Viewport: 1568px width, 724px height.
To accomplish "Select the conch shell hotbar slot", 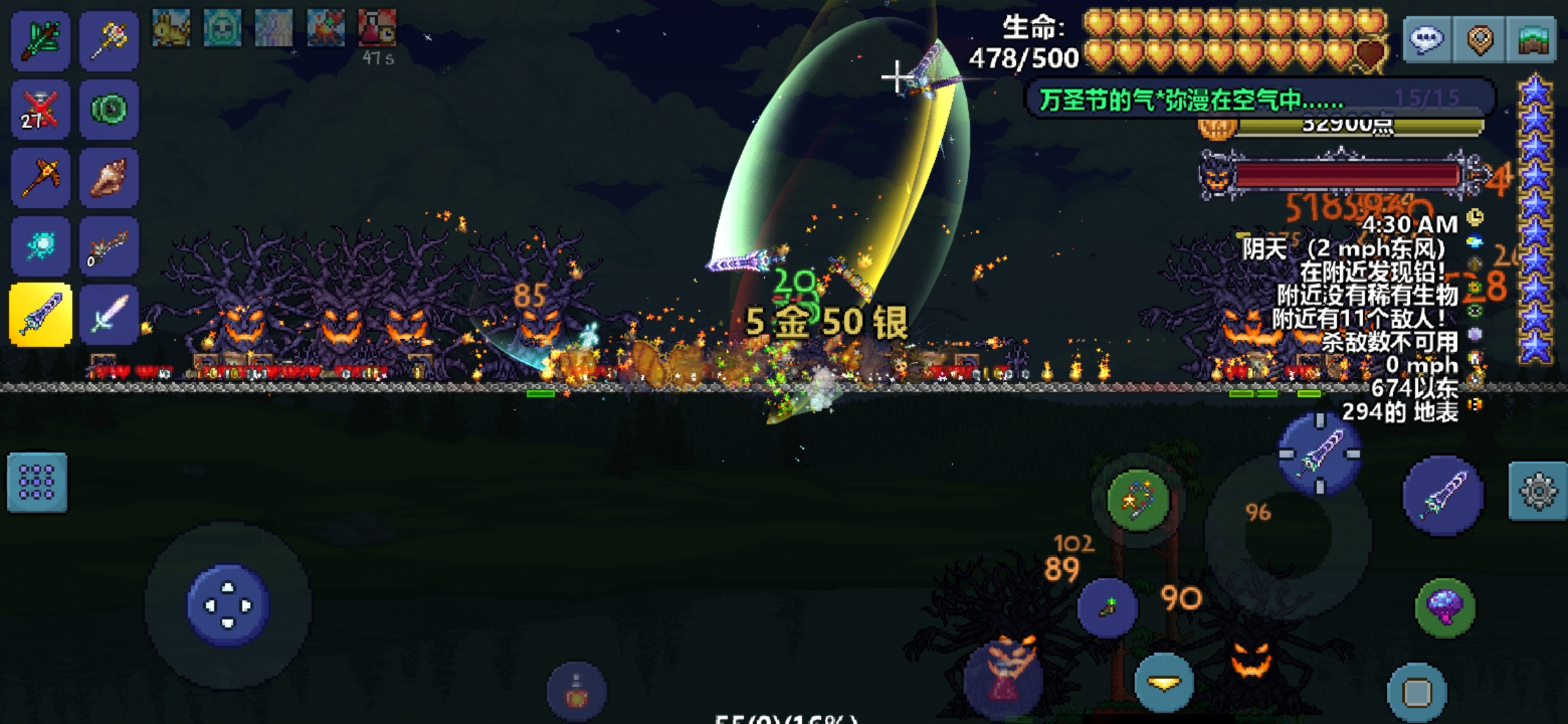I will 109,178.
